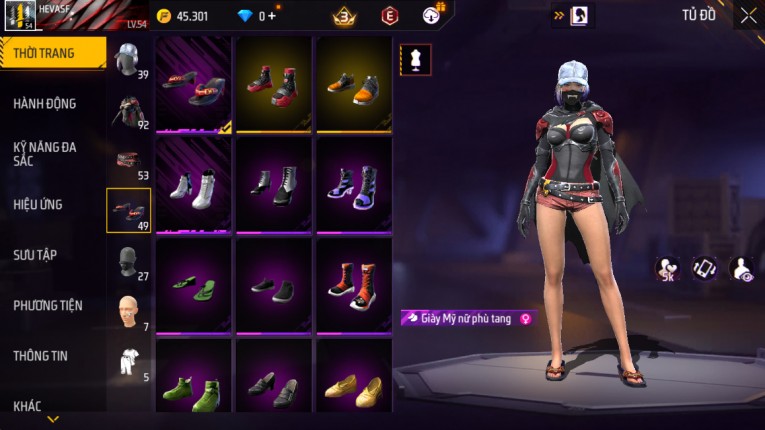The height and width of the screenshot is (430, 765).
Task: Select the KỸ NĂNG ĐA SẮC tab
Action: 45,153
